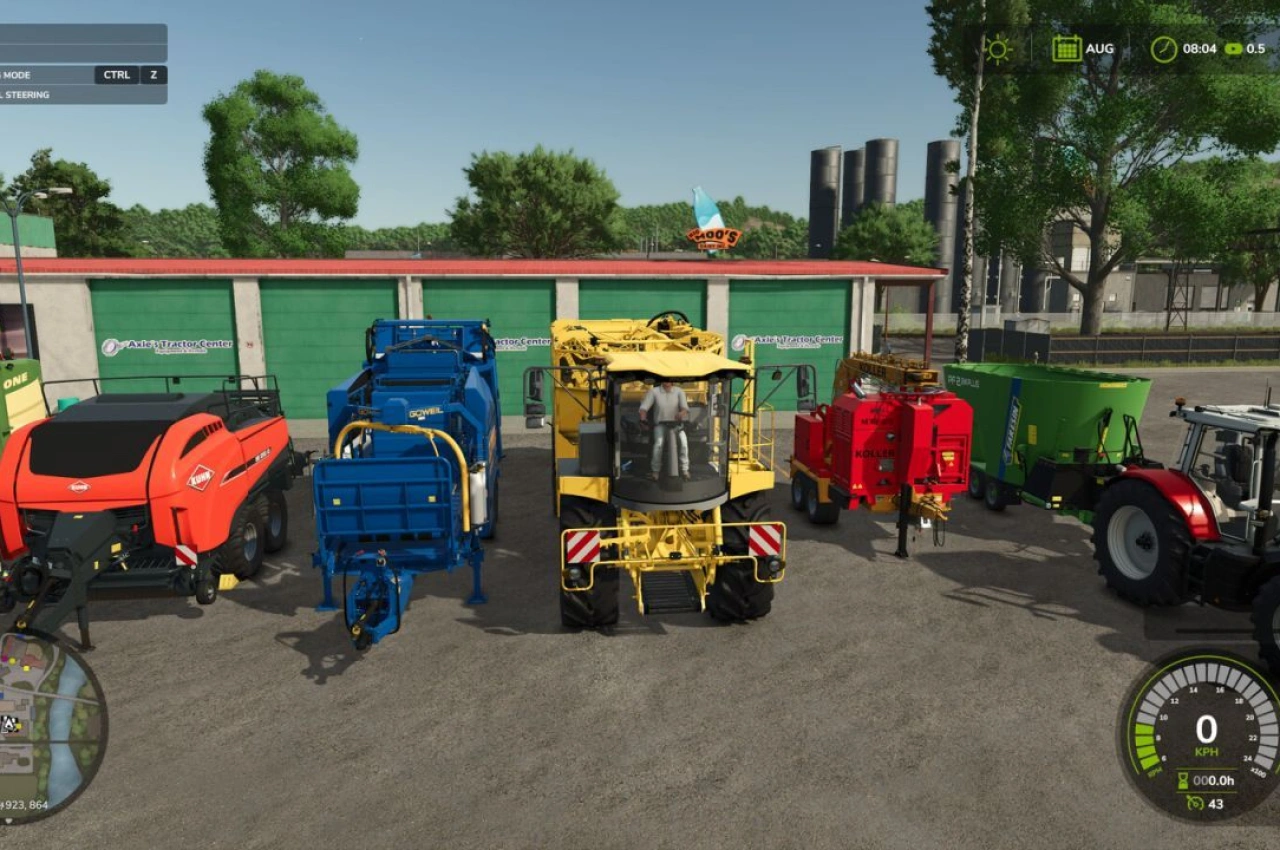
Task: Click the weather sun icon in the HUD
Action: tap(996, 47)
